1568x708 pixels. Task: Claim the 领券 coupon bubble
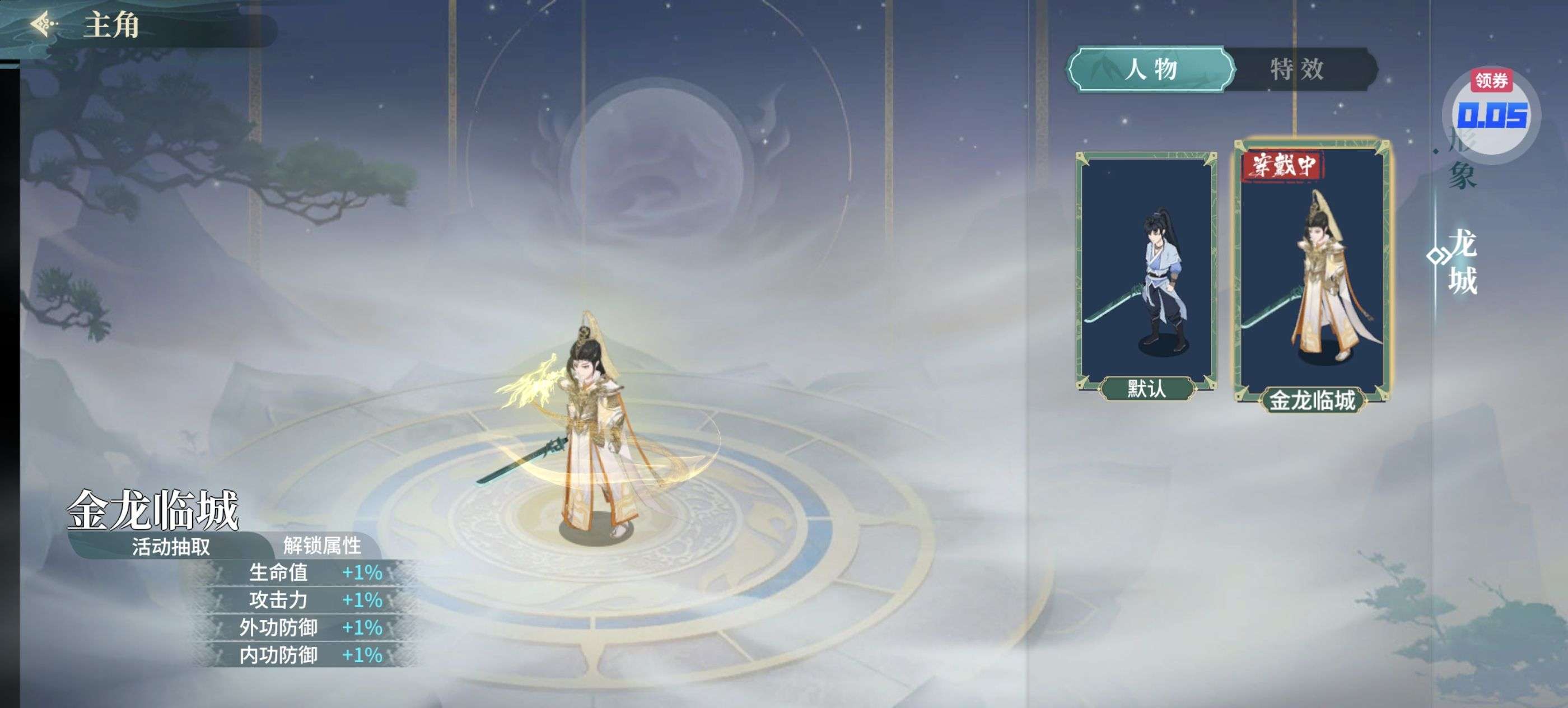1491,113
